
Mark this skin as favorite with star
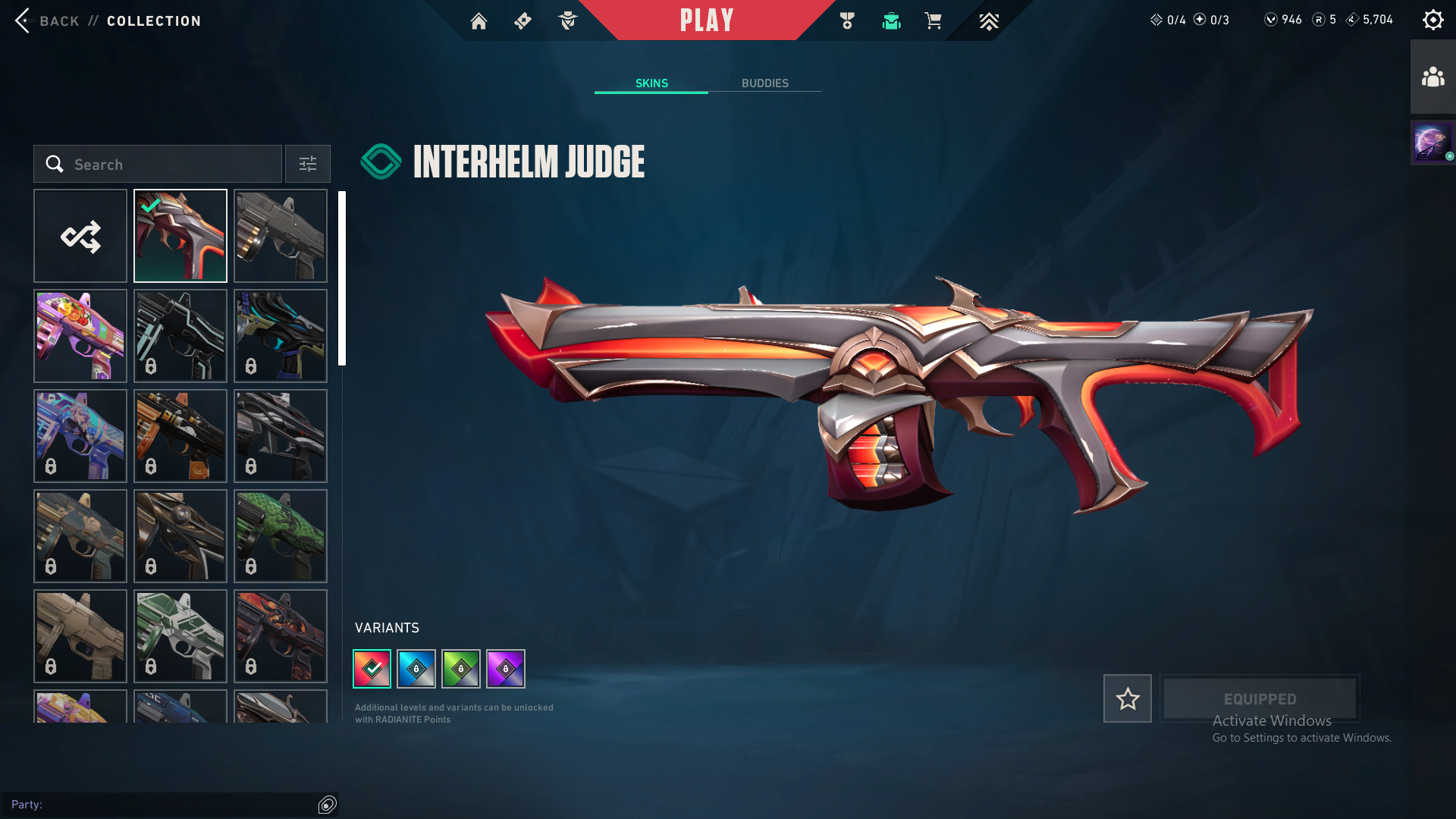(x=1127, y=698)
